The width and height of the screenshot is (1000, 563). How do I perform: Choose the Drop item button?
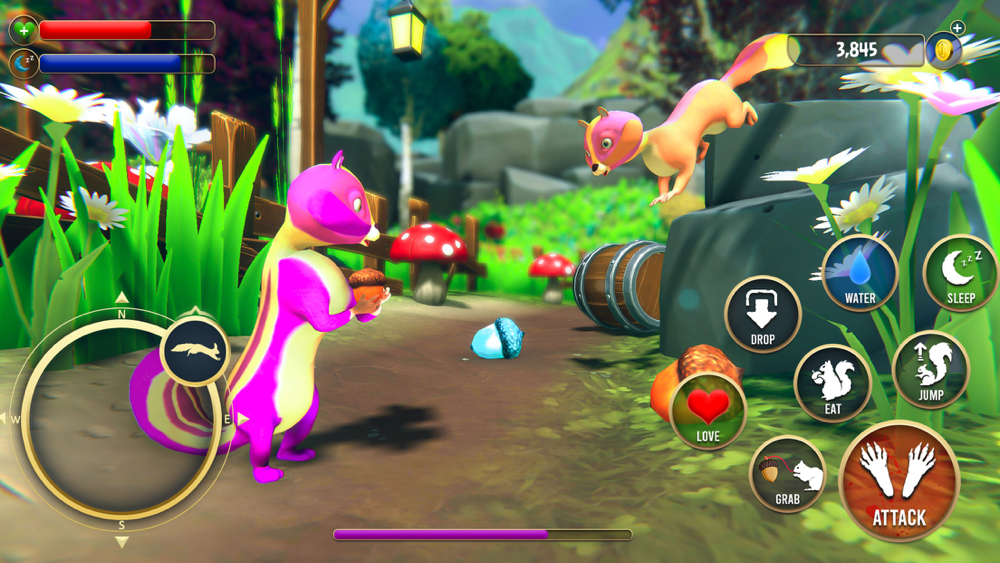pyautogui.click(x=762, y=315)
